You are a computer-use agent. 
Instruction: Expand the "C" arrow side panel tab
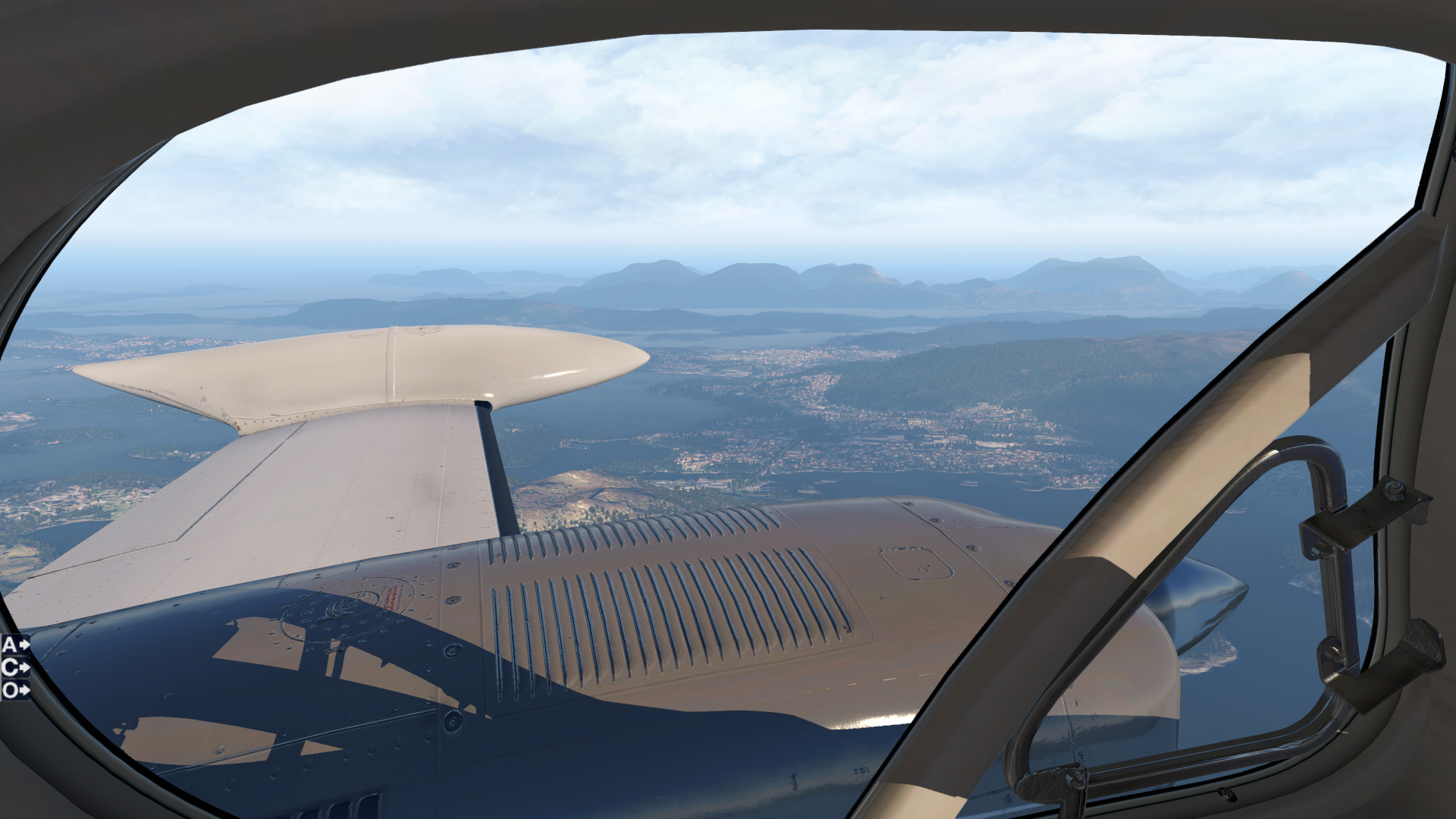click(x=15, y=668)
